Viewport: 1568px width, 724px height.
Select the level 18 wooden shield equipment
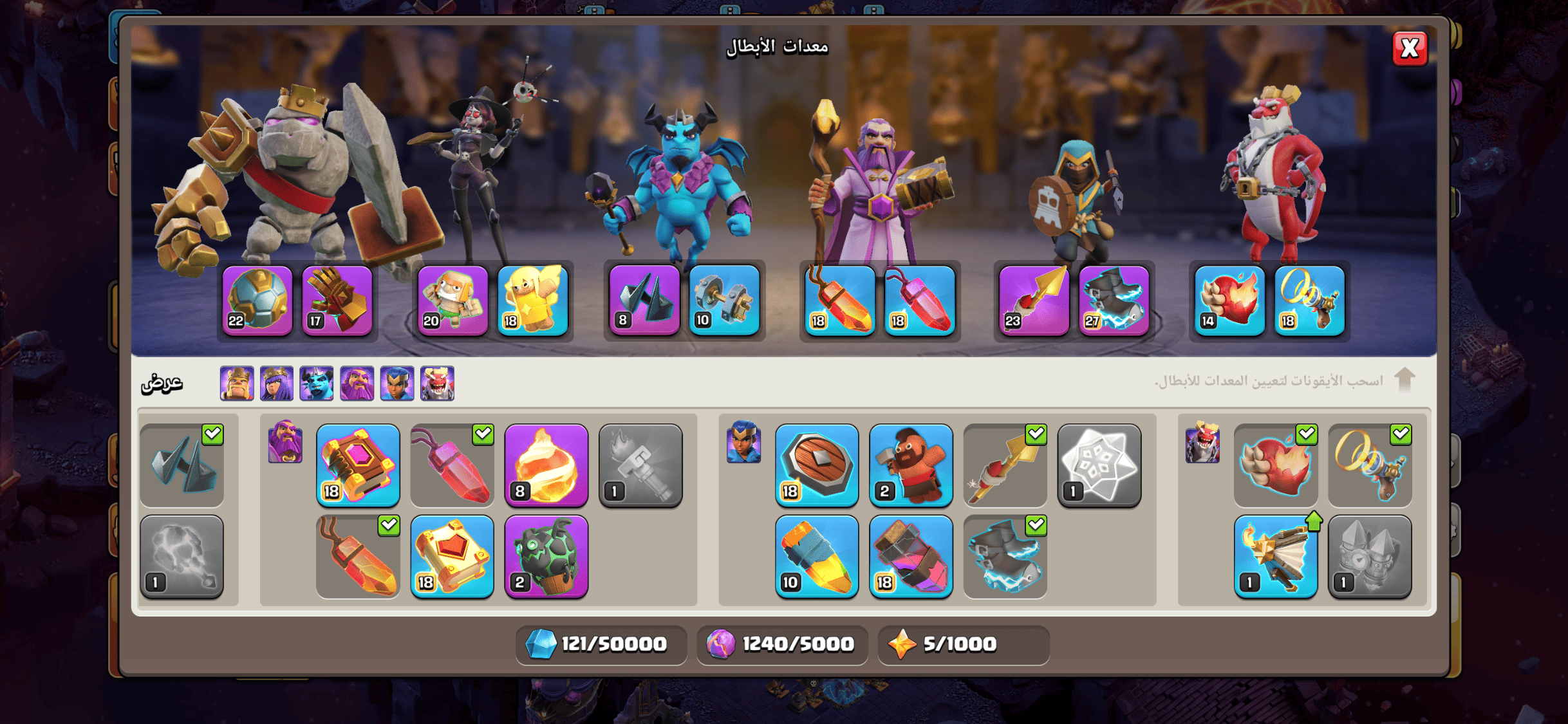(x=816, y=465)
